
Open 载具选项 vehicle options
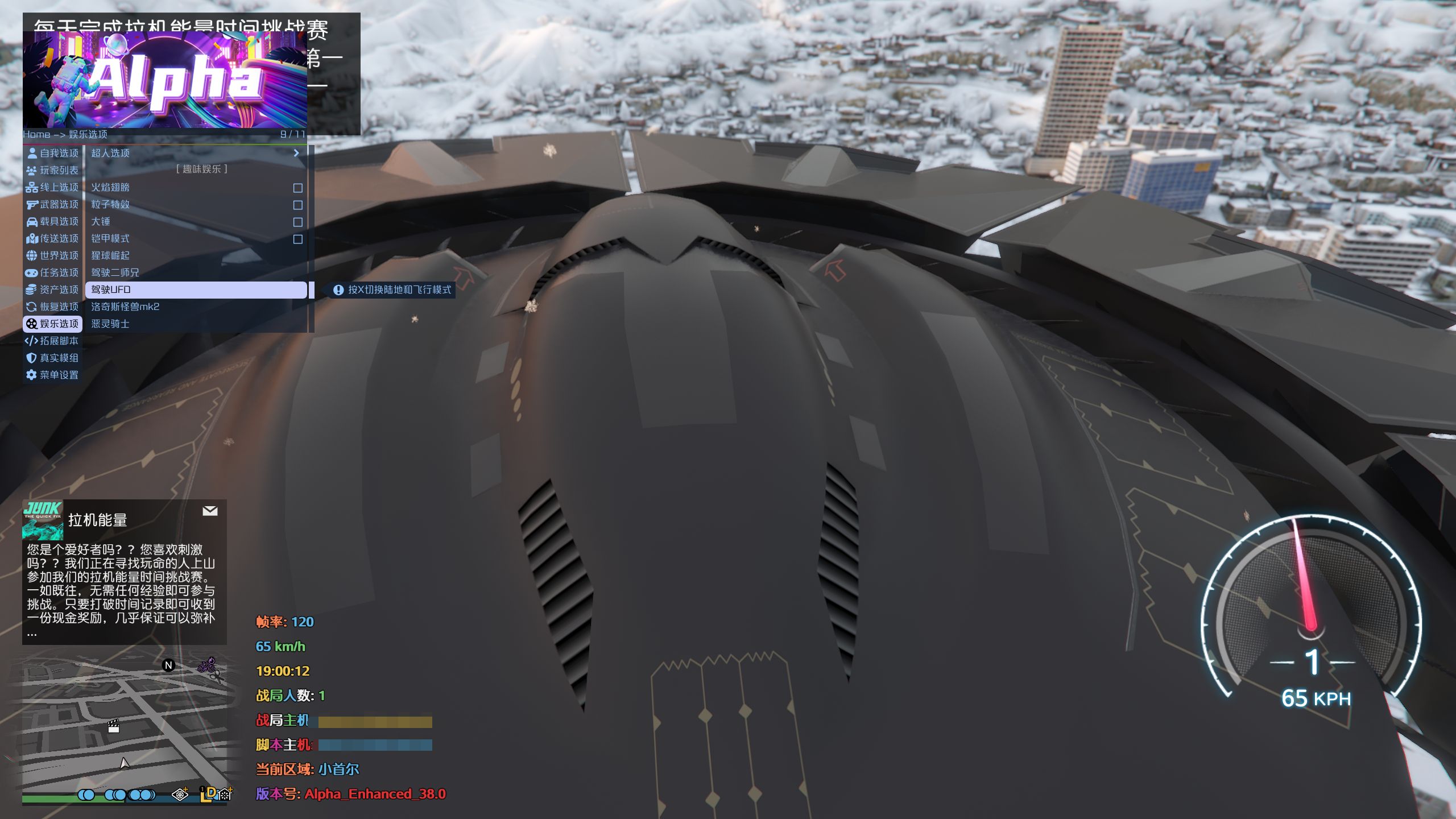53,221
